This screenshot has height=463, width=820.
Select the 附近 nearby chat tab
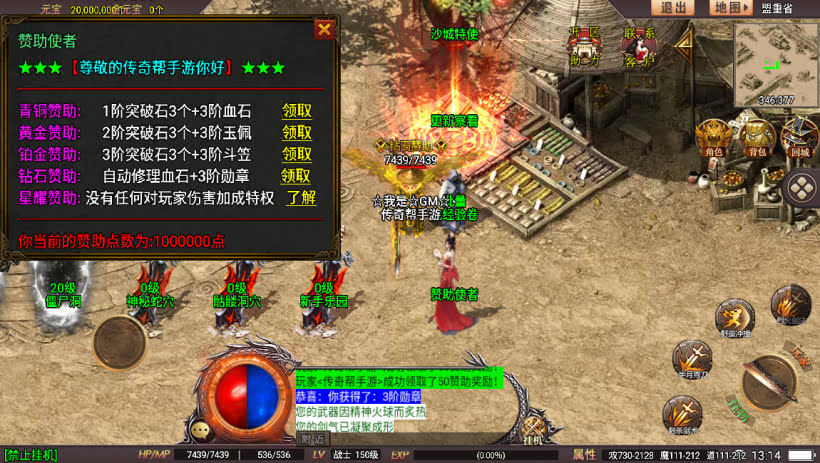point(312,438)
